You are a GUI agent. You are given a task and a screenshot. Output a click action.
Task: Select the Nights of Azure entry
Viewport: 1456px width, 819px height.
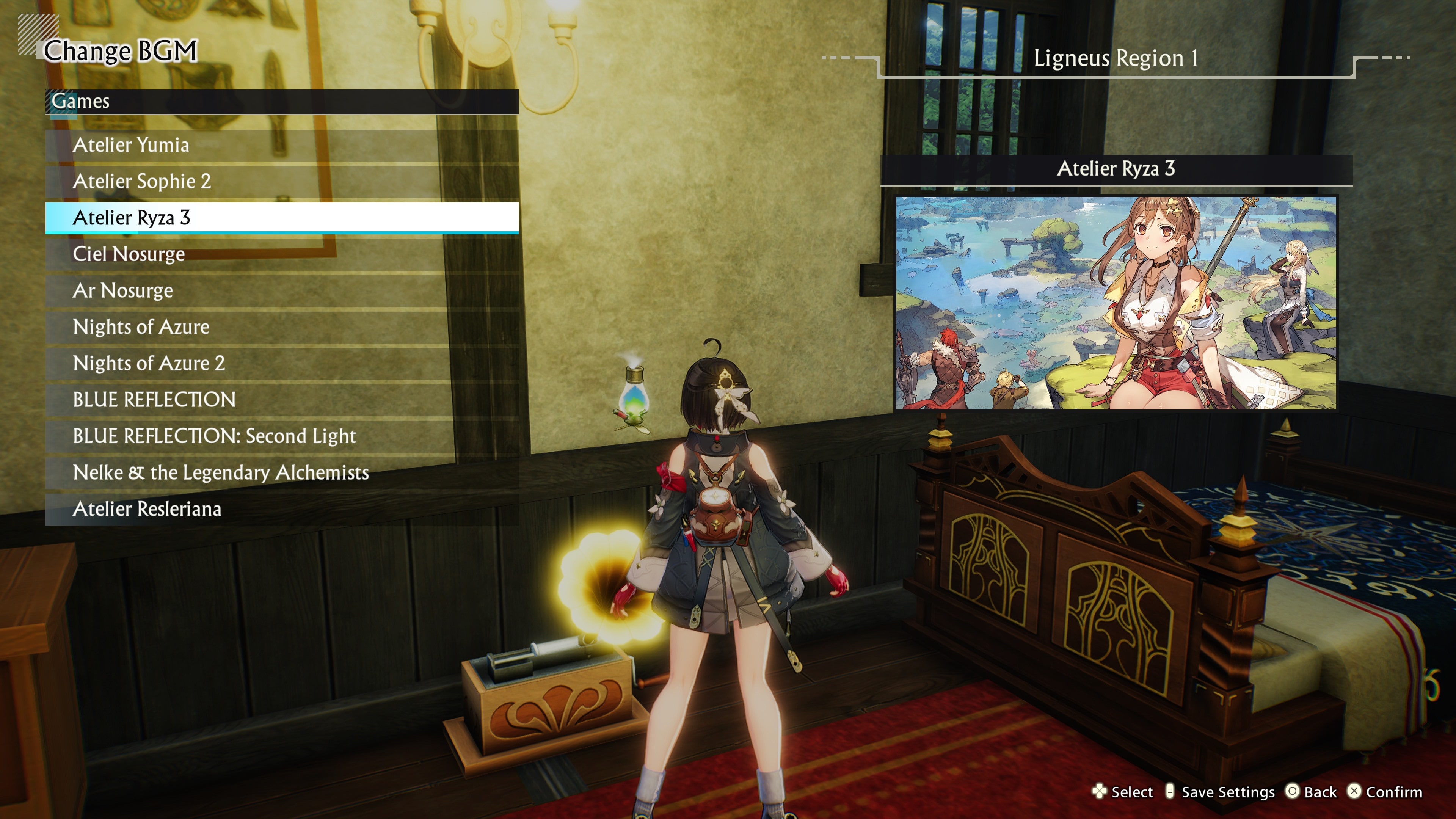coord(141,327)
